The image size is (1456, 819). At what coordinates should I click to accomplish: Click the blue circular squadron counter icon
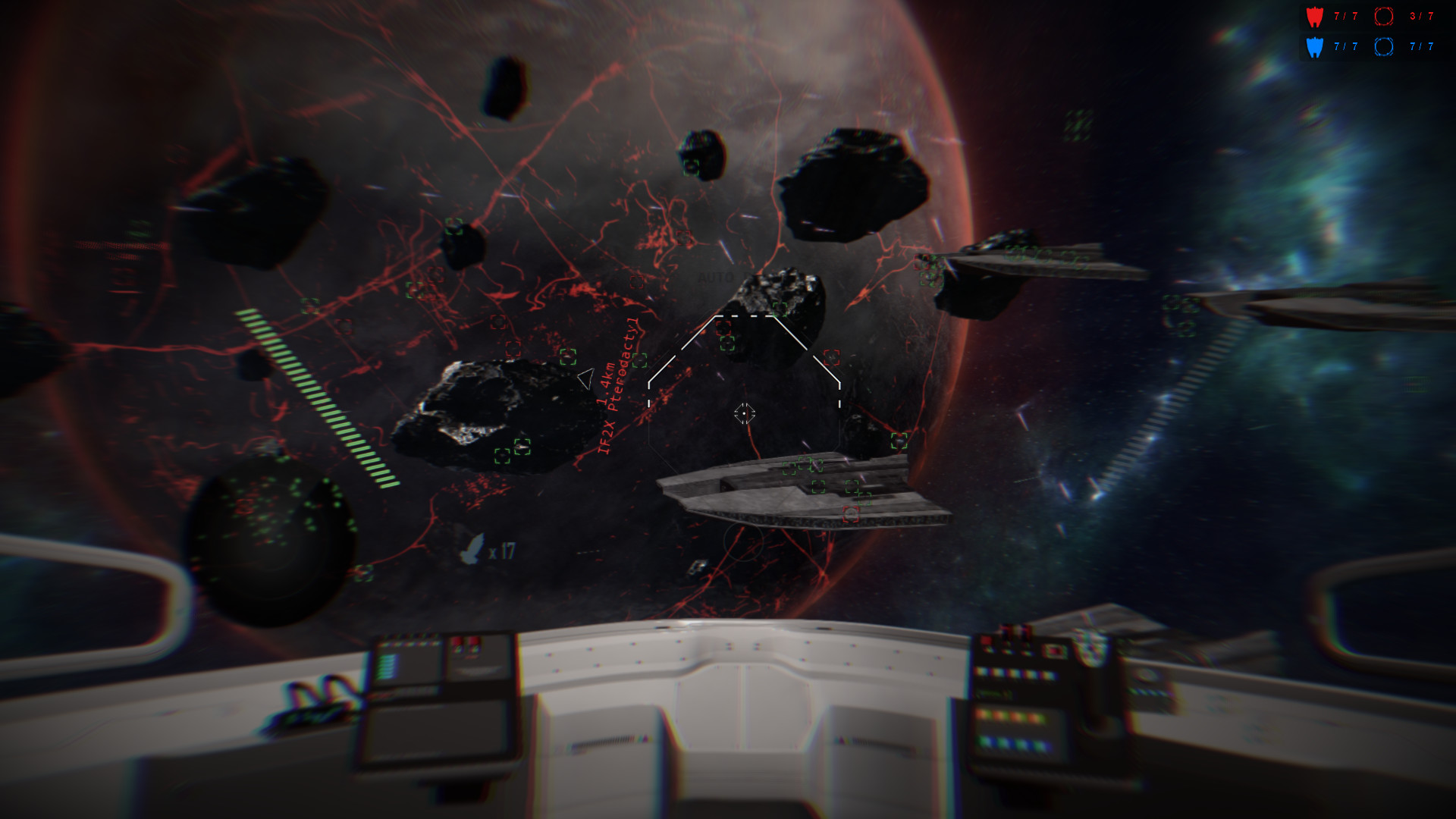1384,47
